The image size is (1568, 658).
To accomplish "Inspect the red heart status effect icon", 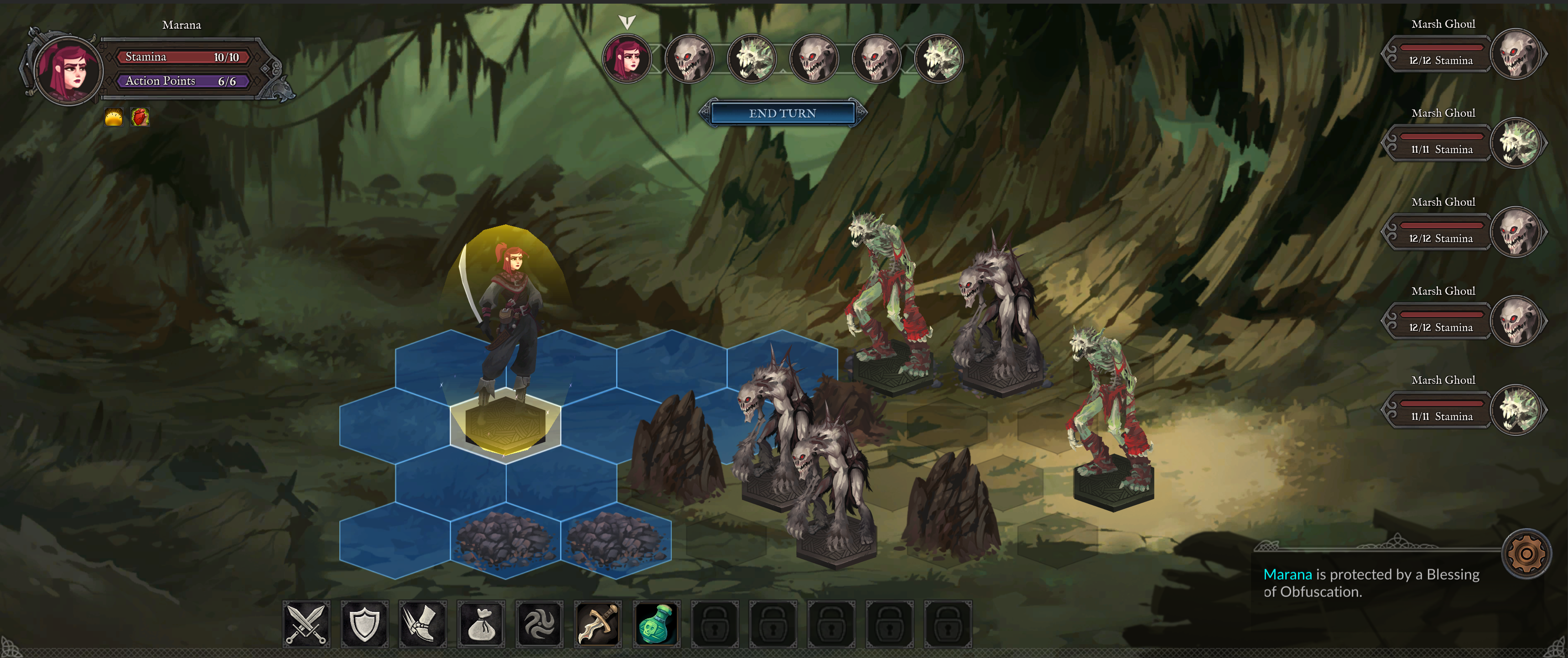I will point(140,117).
